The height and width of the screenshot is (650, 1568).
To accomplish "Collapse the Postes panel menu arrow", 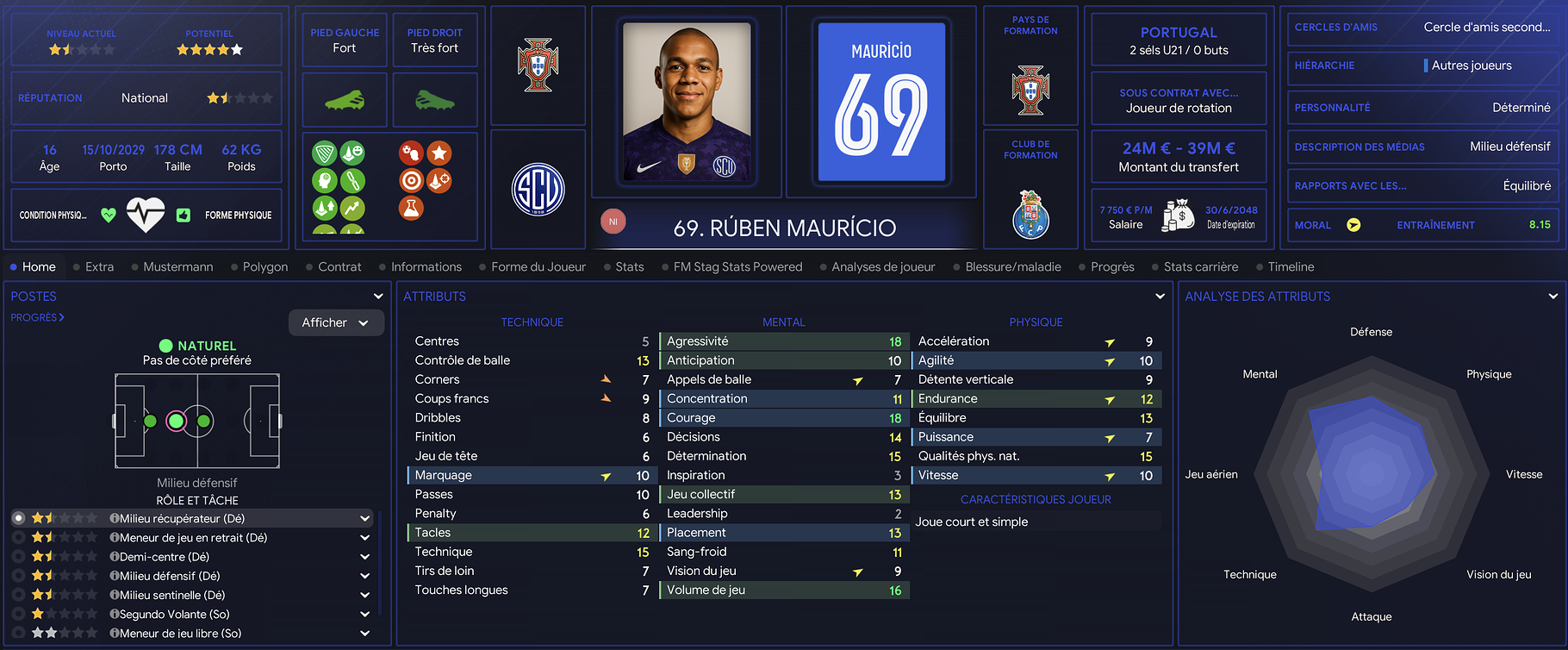I will pos(377,297).
